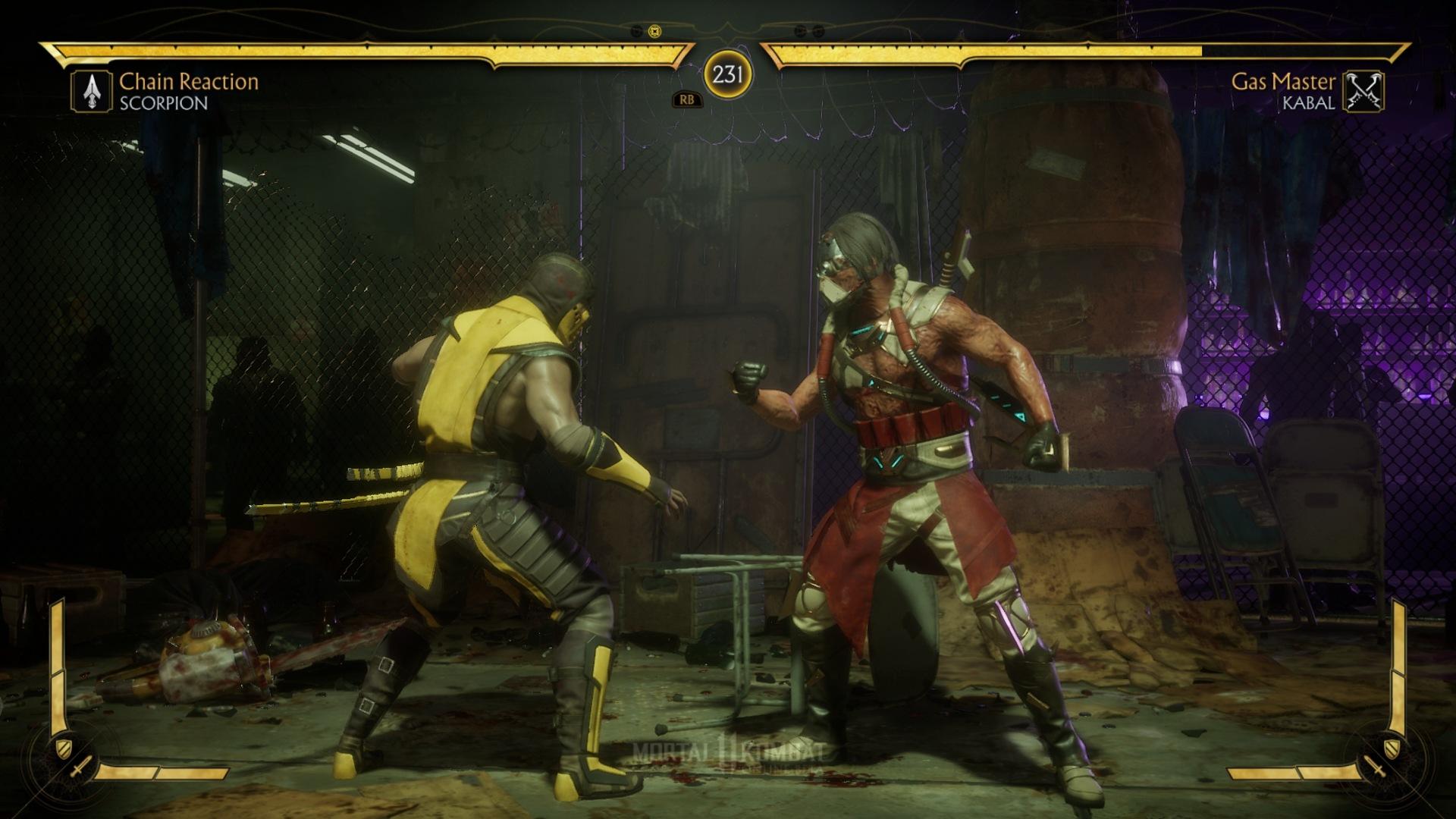Click Kabal's Gas Master hook swords icon
Screen dimensions: 1456x819
click(x=1363, y=92)
